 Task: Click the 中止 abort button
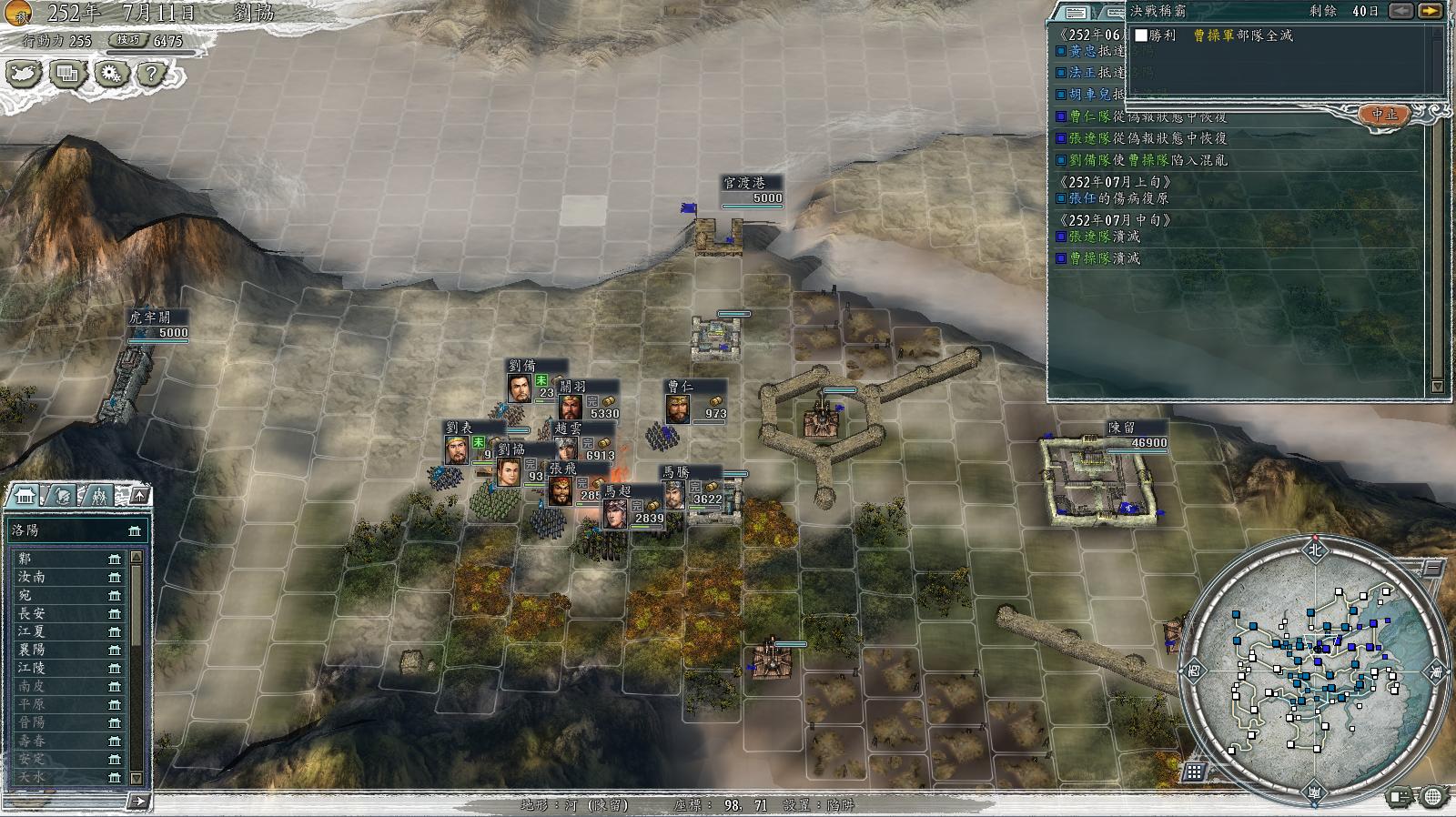pos(1384,115)
